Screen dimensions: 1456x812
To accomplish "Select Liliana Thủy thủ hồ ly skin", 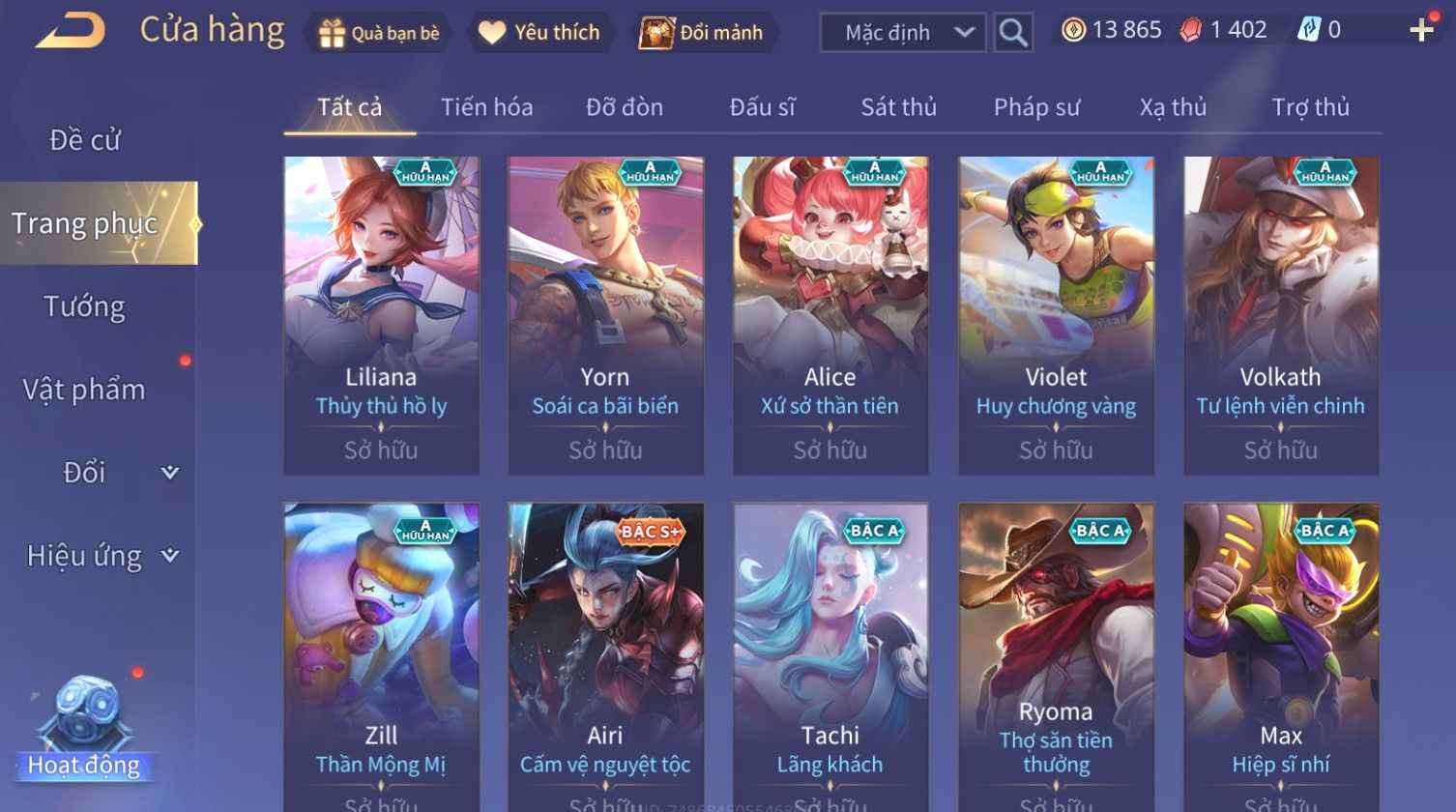I will (x=381, y=315).
